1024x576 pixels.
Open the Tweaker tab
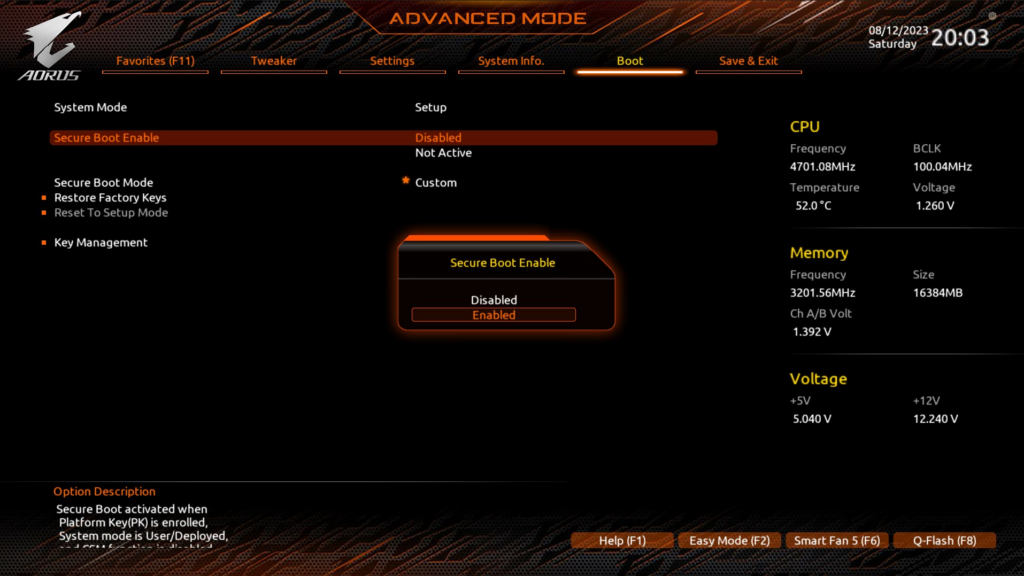274,61
